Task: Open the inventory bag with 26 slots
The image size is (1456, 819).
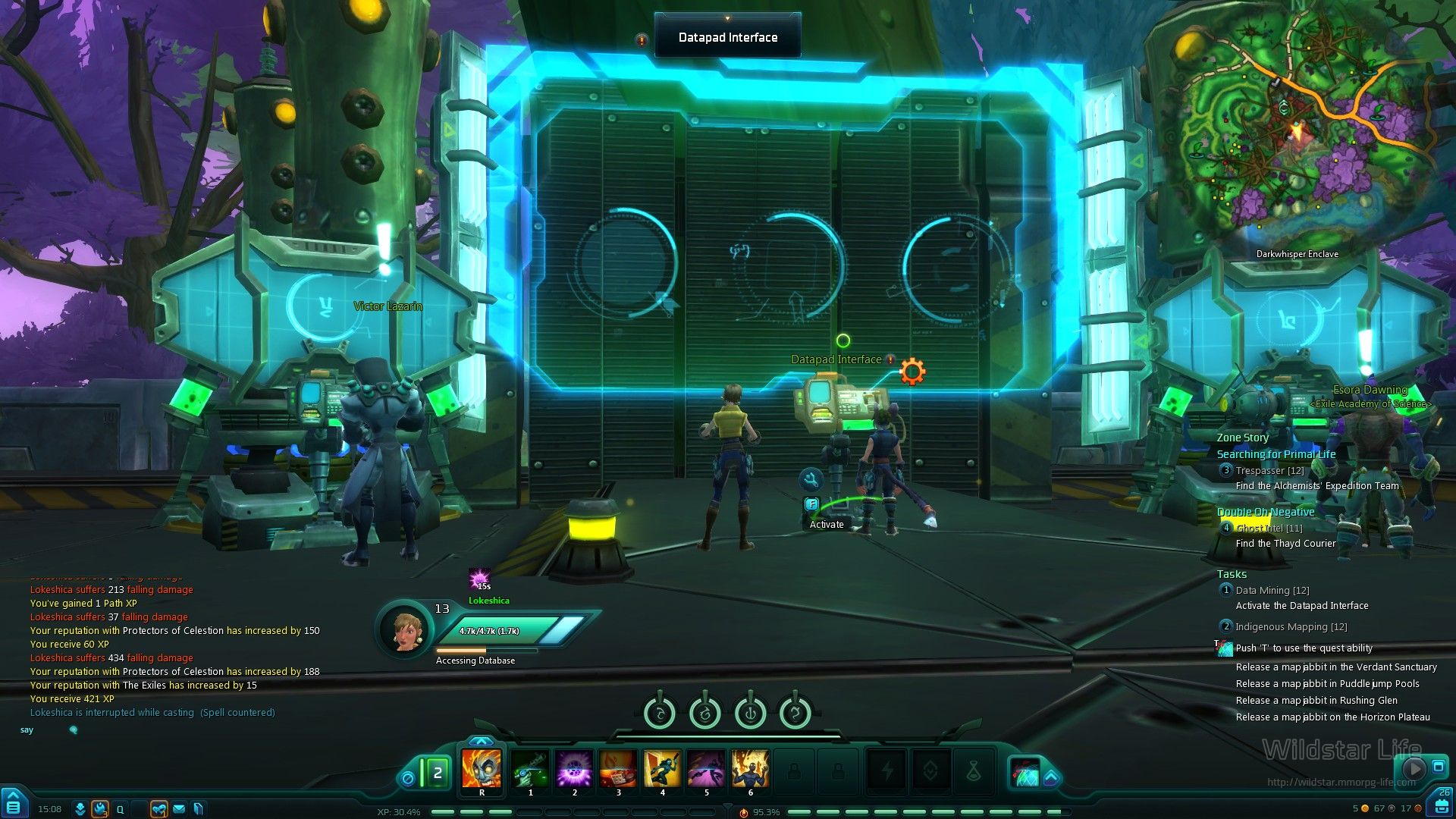Action: (1440, 803)
